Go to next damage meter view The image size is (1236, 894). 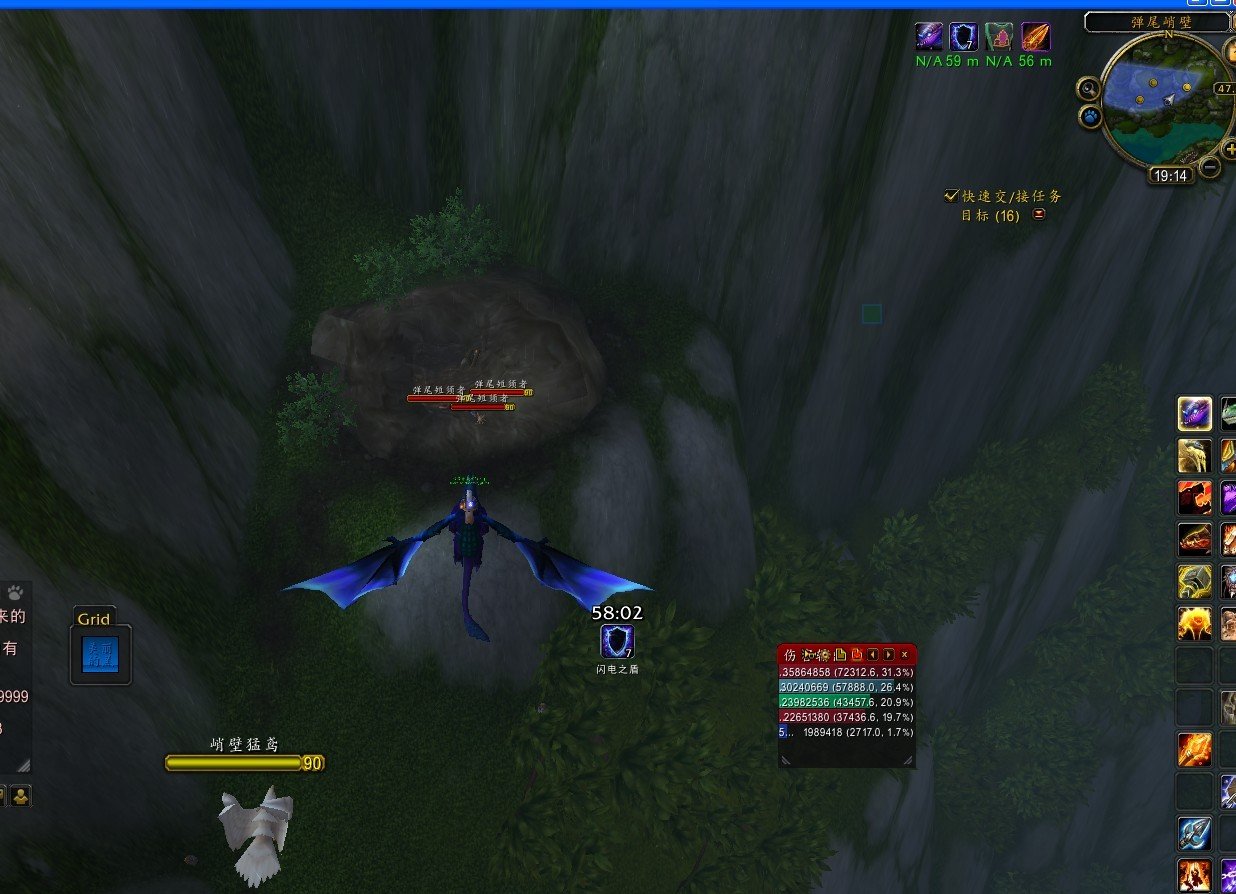point(888,654)
